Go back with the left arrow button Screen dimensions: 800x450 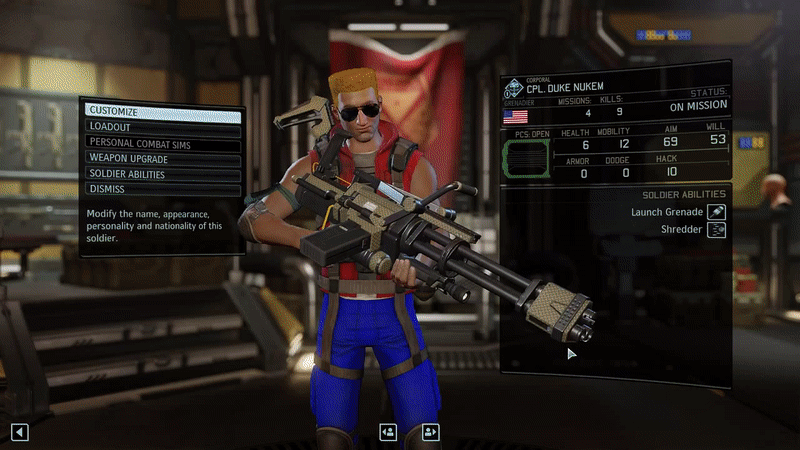tap(20, 432)
